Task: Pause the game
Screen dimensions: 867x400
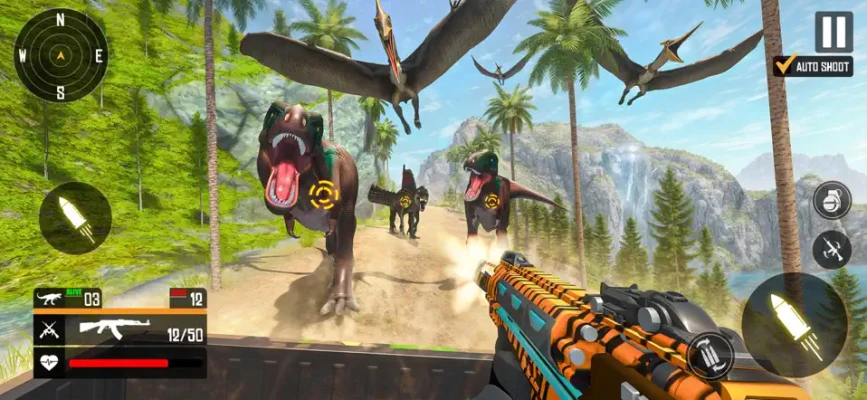Action: [833, 31]
